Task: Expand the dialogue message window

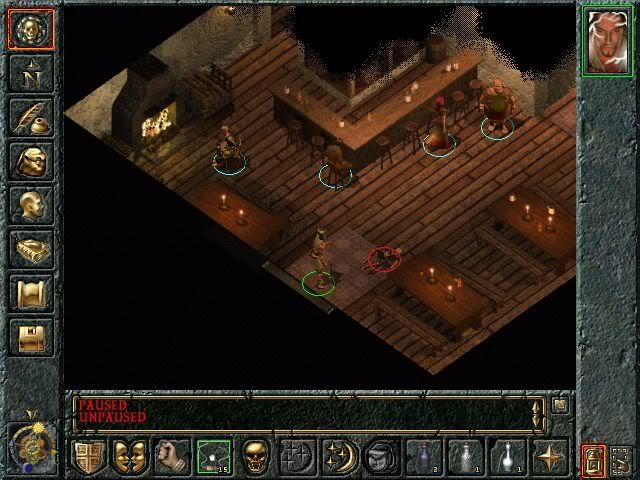Action: pyautogui.click(x=561, y=405)
